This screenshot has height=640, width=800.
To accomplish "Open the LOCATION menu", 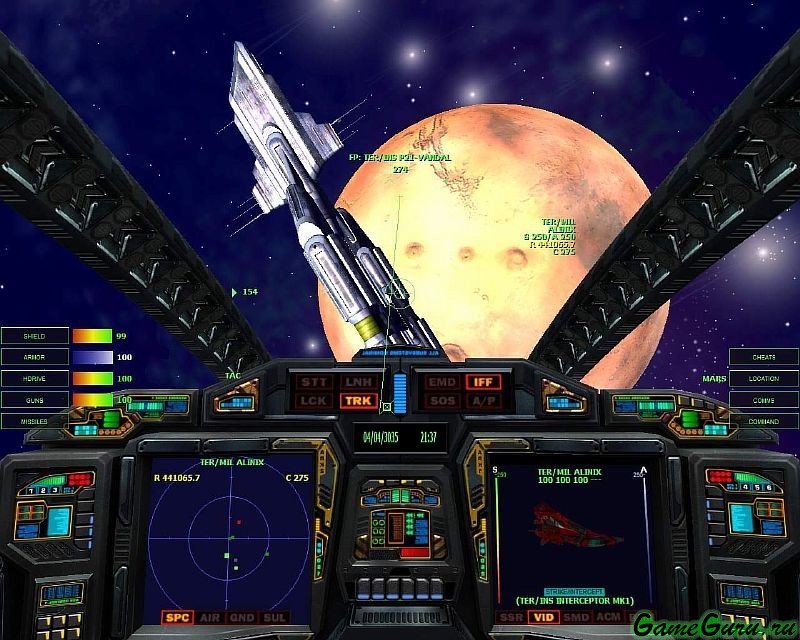I will tap(764, 379).
